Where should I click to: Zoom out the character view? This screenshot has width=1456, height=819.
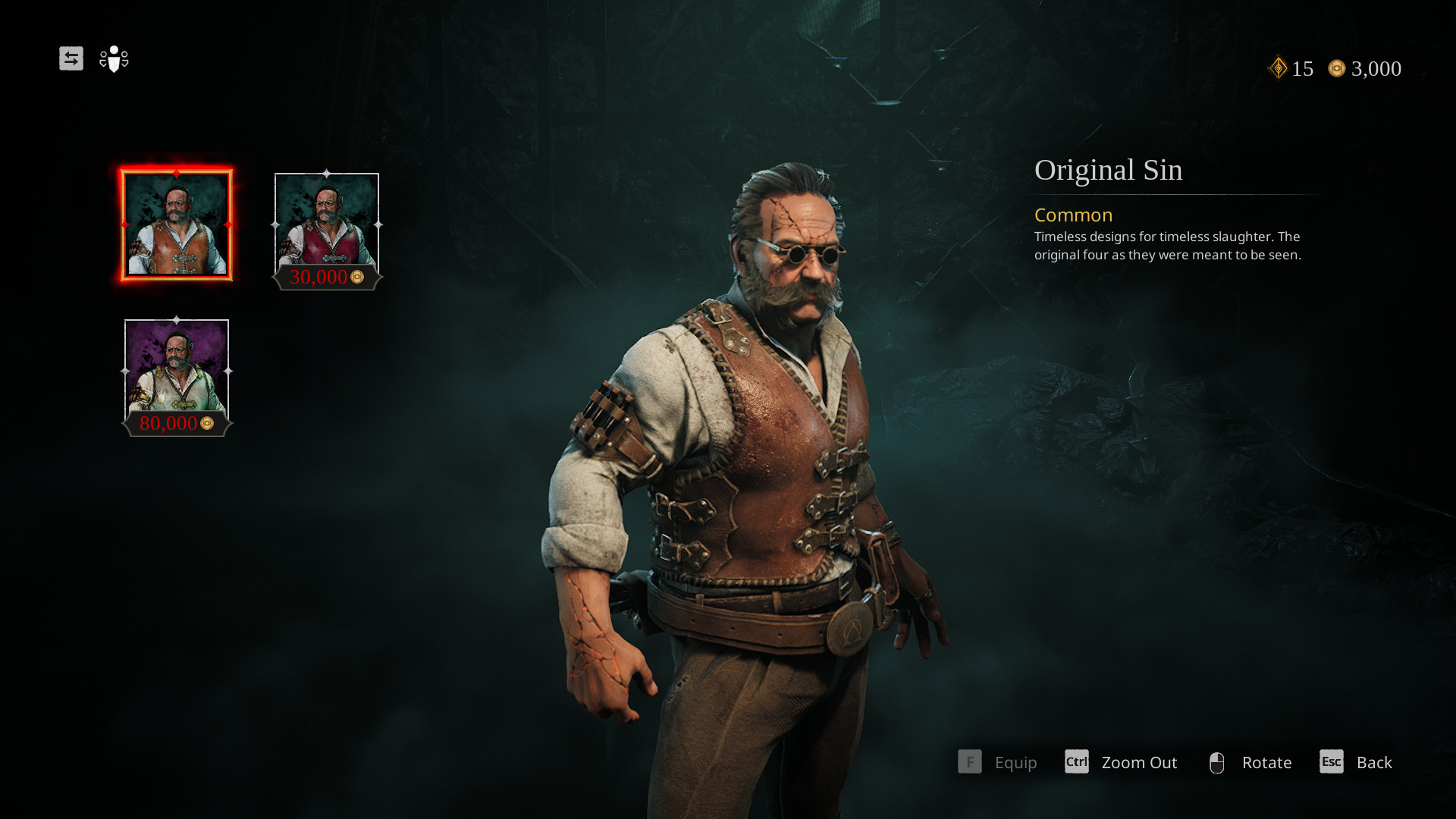tap(1121, 762)
